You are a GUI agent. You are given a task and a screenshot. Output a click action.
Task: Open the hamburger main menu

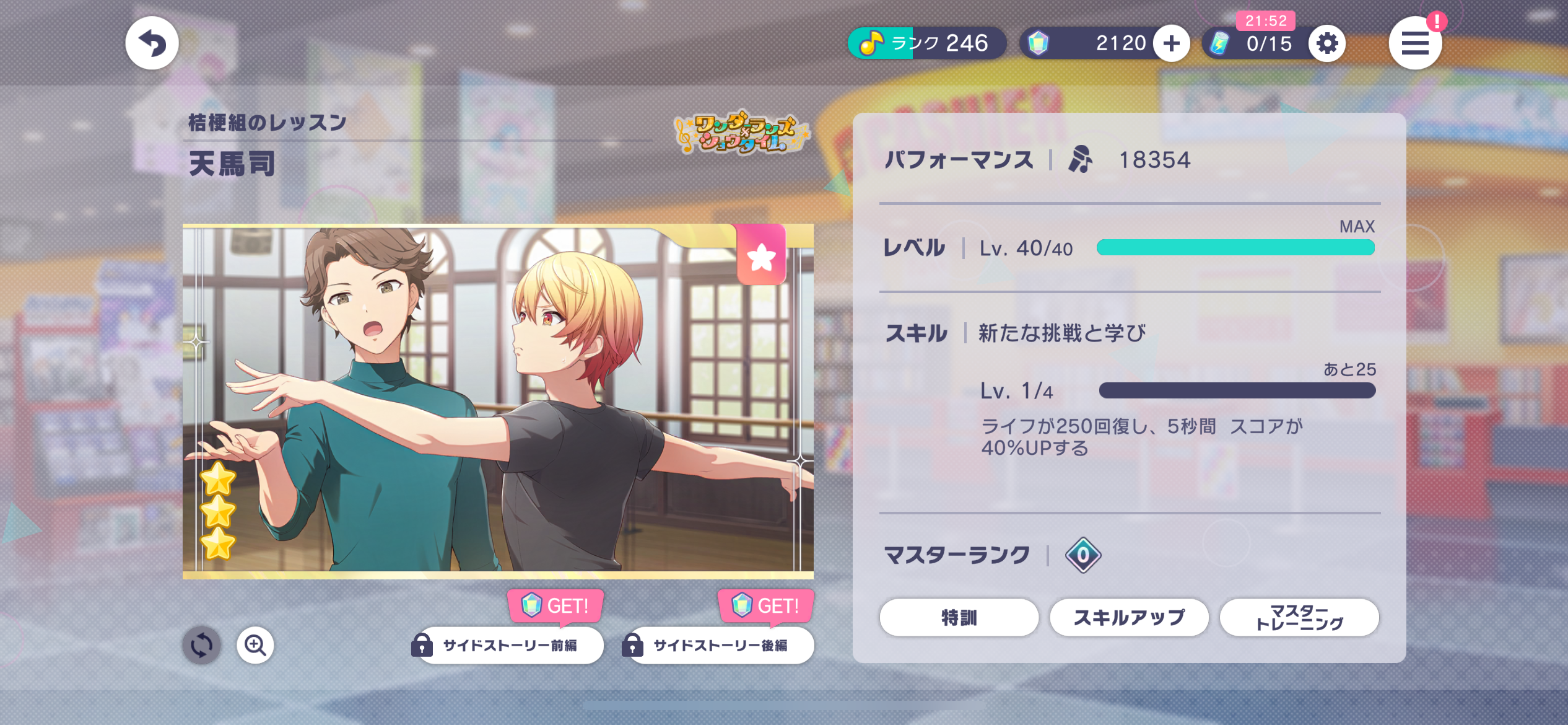pos(1414,43)
